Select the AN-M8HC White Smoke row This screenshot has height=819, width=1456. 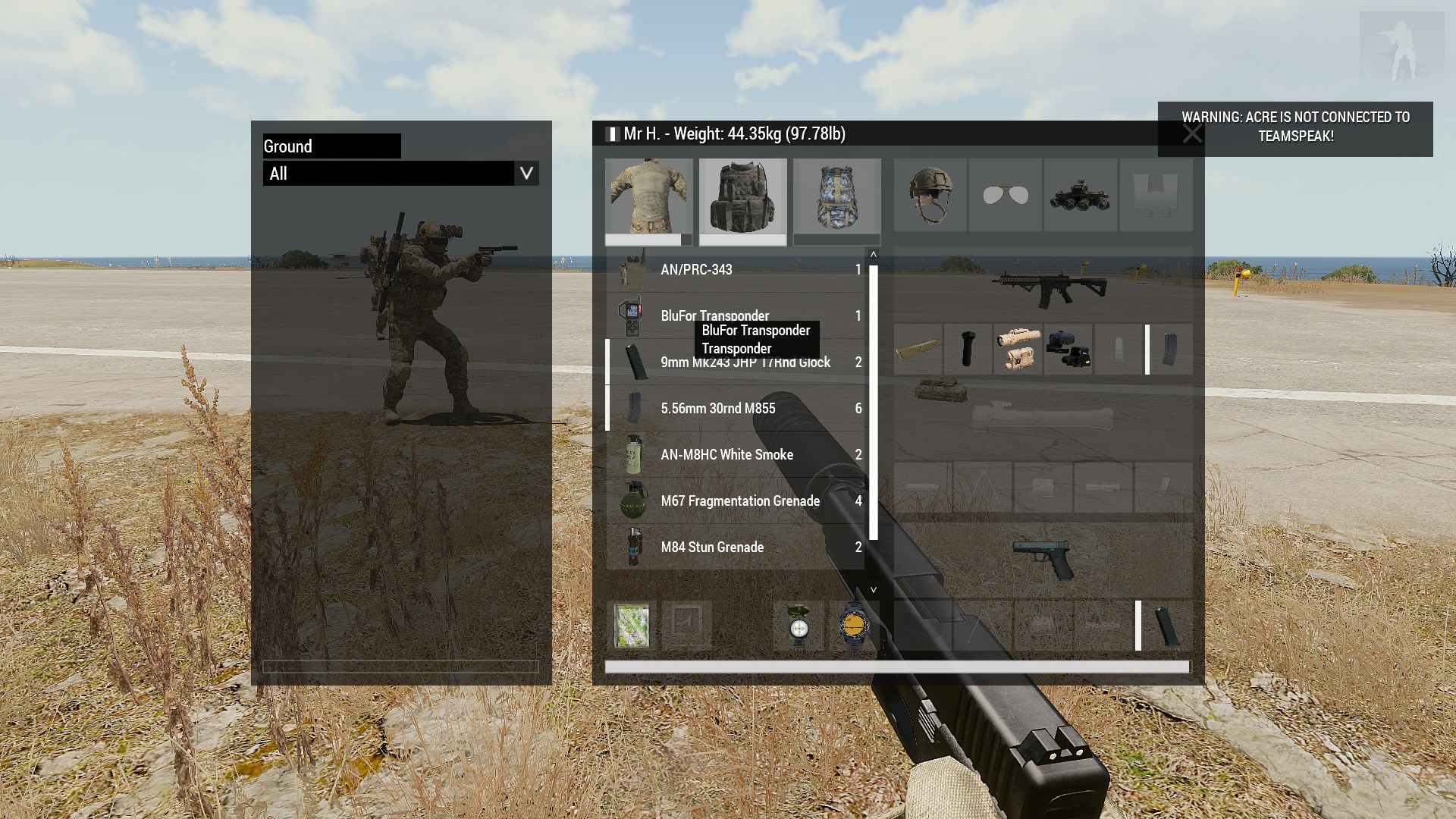736,455
